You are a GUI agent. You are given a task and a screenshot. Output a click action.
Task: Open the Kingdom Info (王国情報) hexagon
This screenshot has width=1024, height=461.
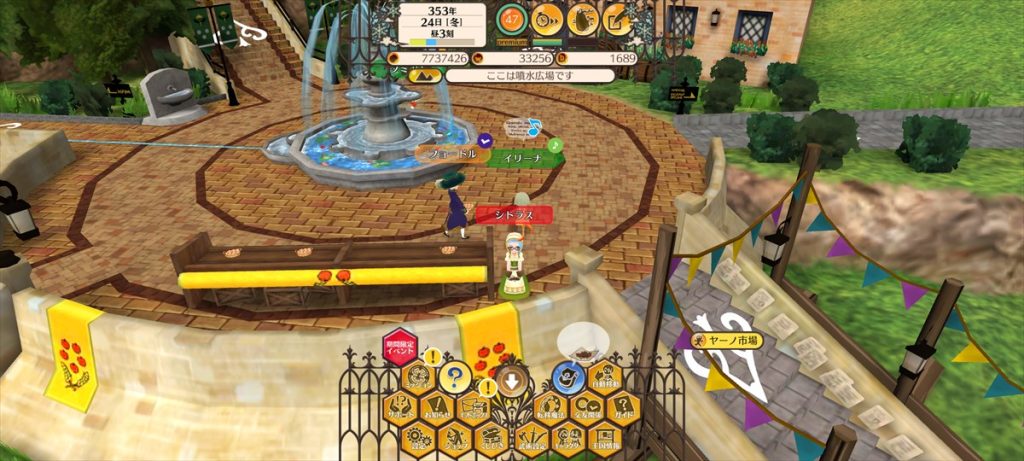(x=605, y=437)
